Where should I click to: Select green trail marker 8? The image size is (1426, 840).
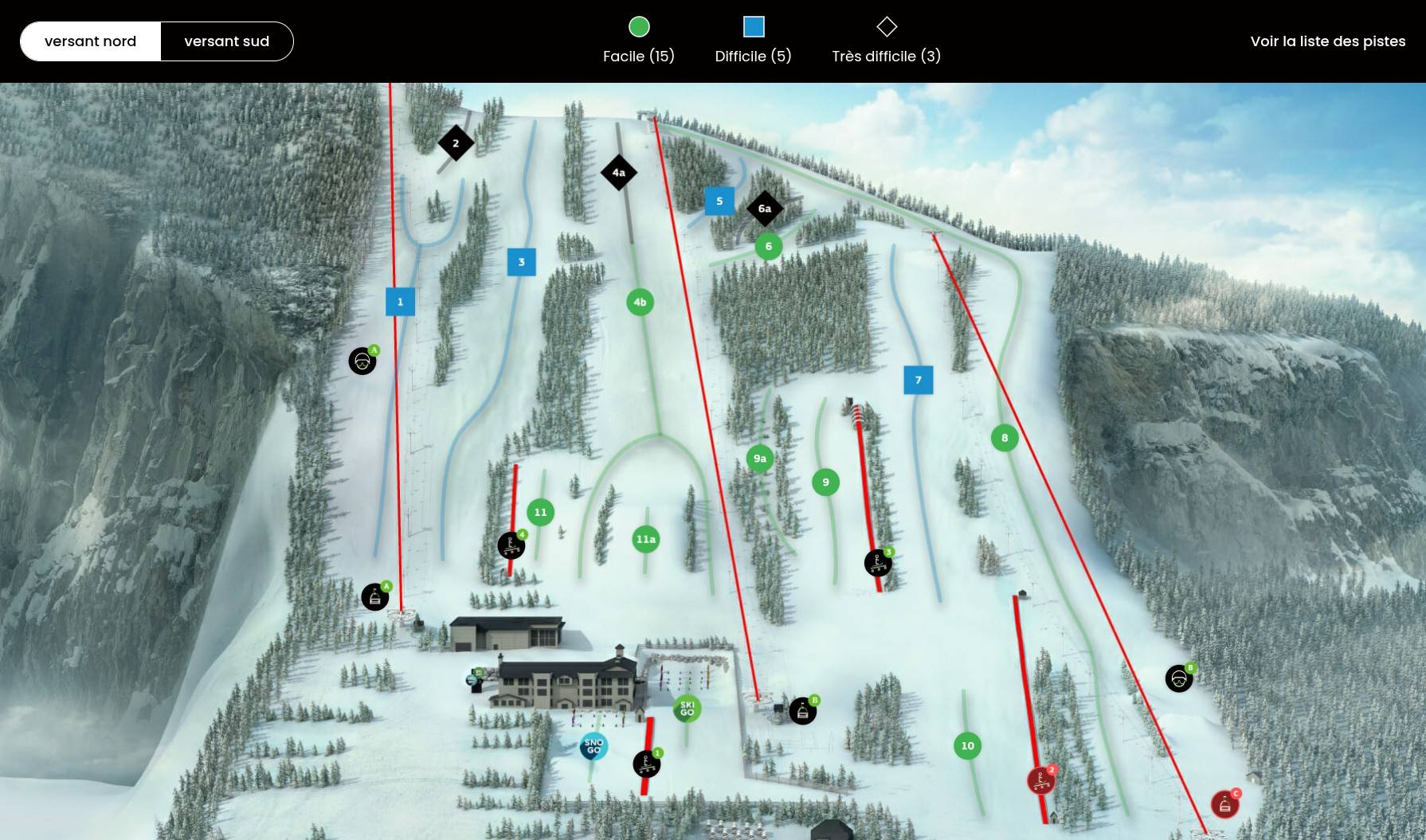pos(1005,438)
